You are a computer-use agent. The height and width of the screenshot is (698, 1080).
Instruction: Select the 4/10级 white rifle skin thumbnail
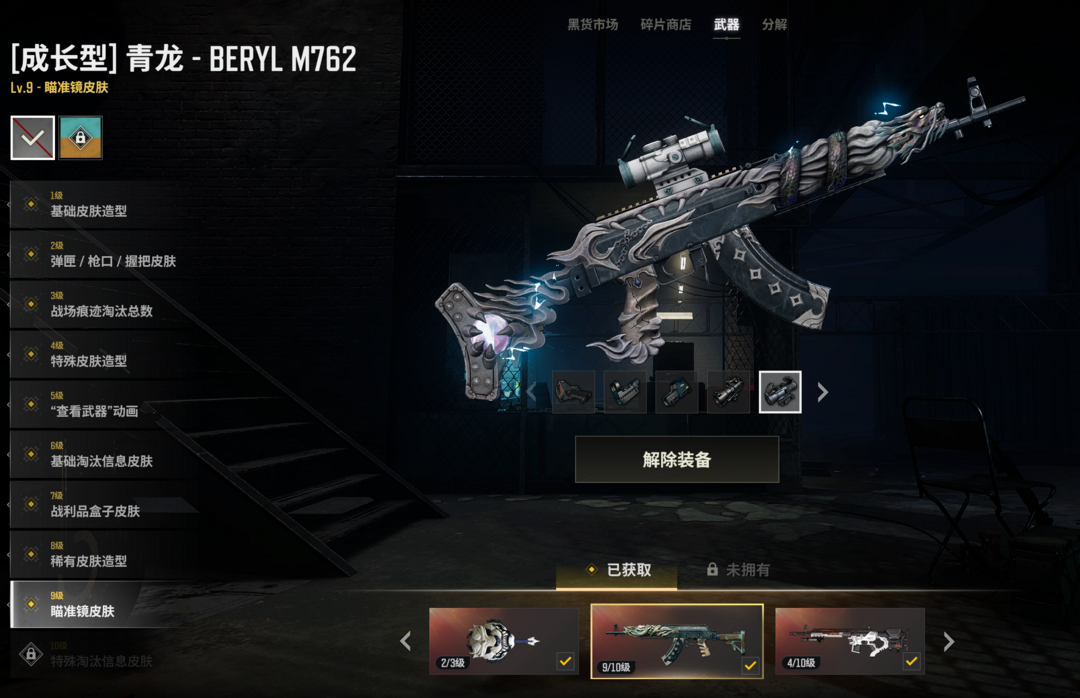tap(849, 640)
